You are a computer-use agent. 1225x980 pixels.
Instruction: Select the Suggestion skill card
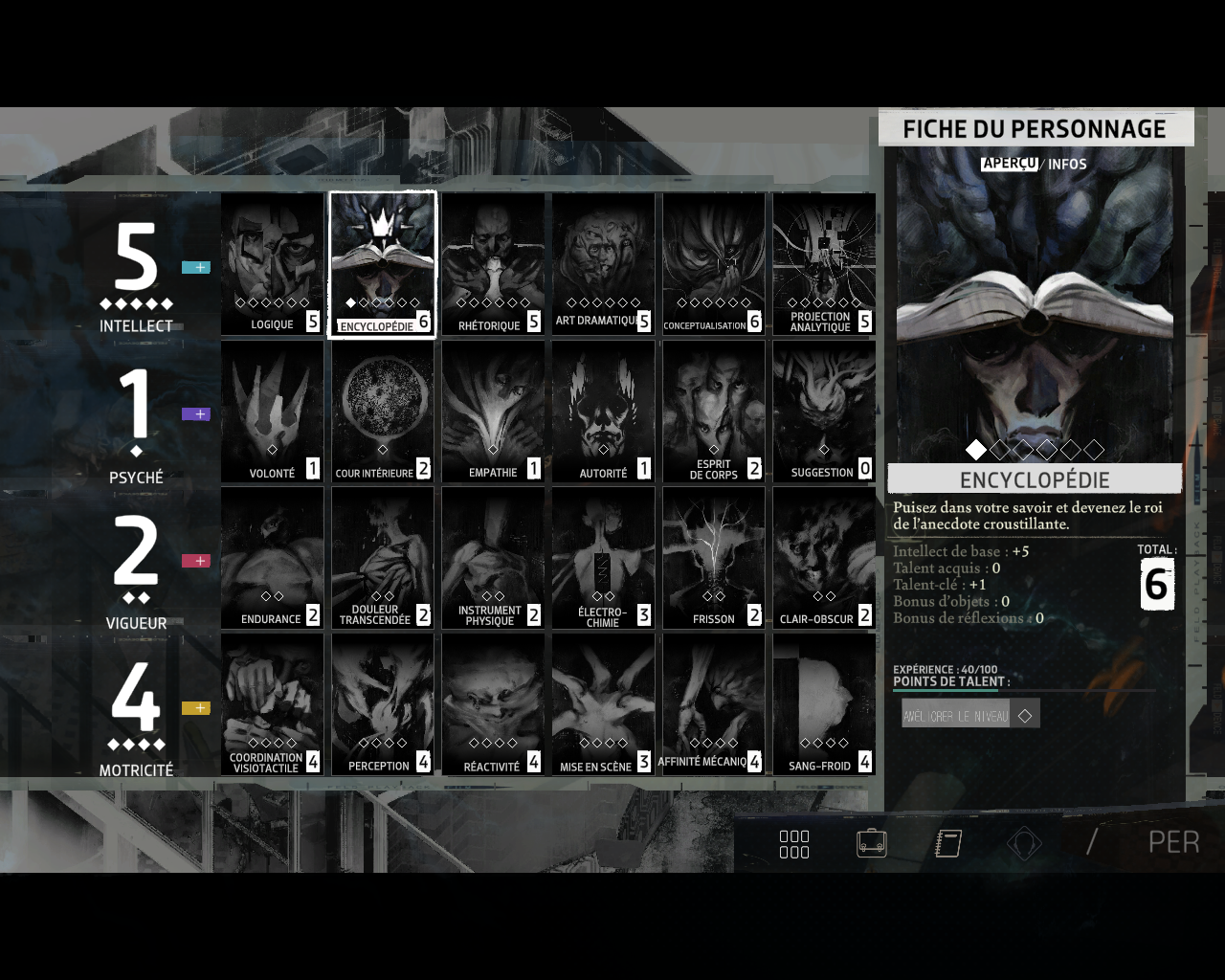(x=824, y=412)
